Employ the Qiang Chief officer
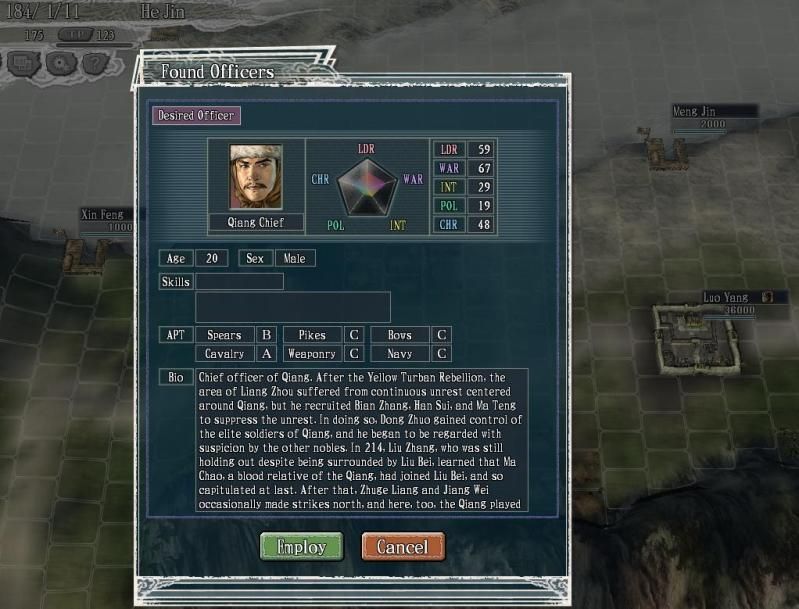The image size is (799, 609). pyautogui.click(x=301, y=547)
